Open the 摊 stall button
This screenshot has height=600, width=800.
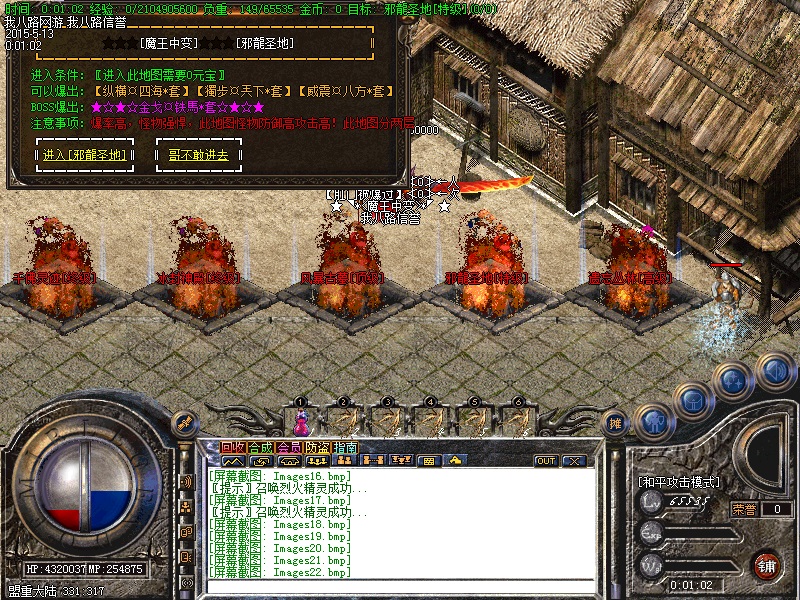tap(616, 422)
